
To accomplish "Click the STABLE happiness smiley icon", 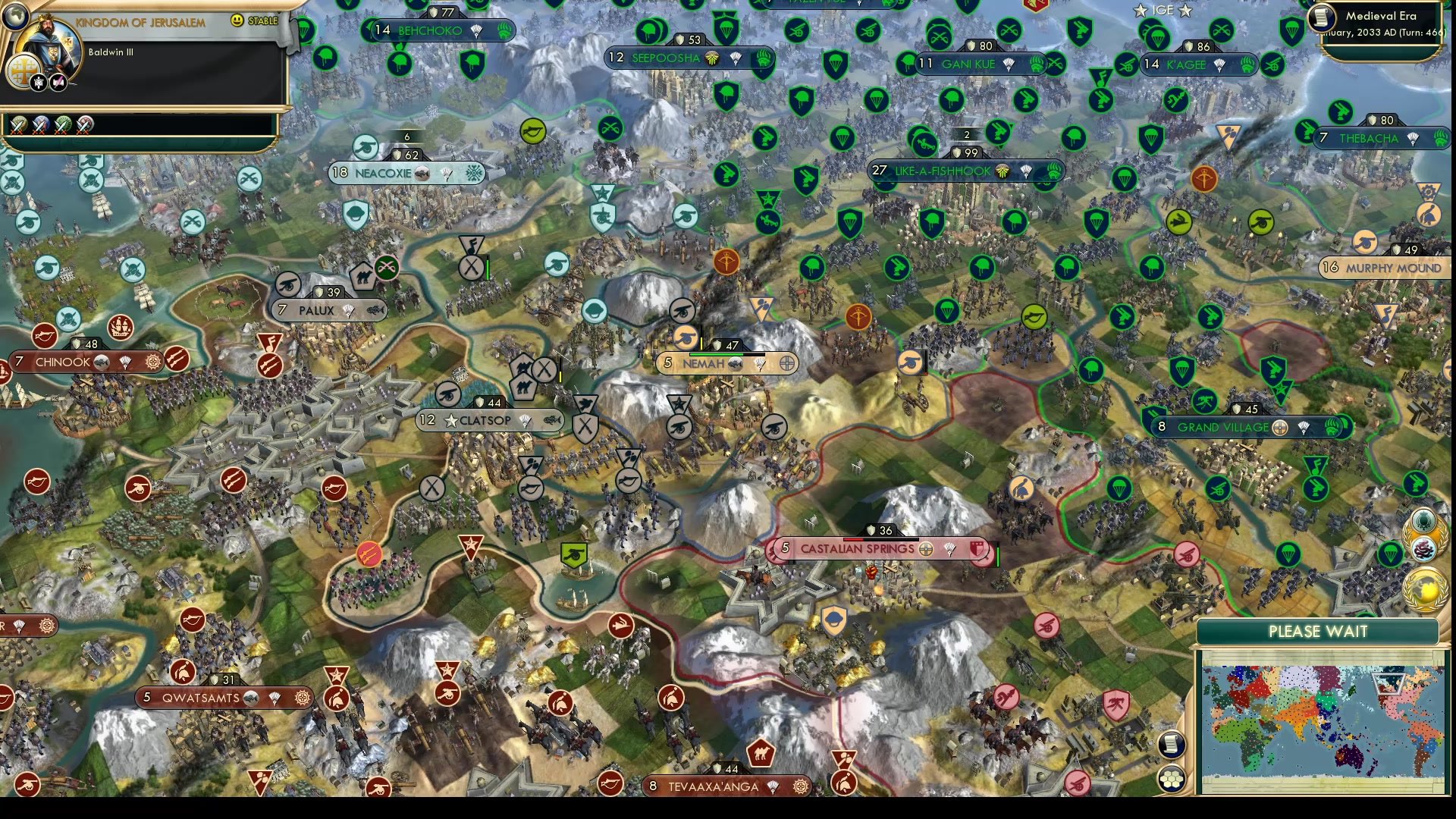I will (x=237, y=21).
